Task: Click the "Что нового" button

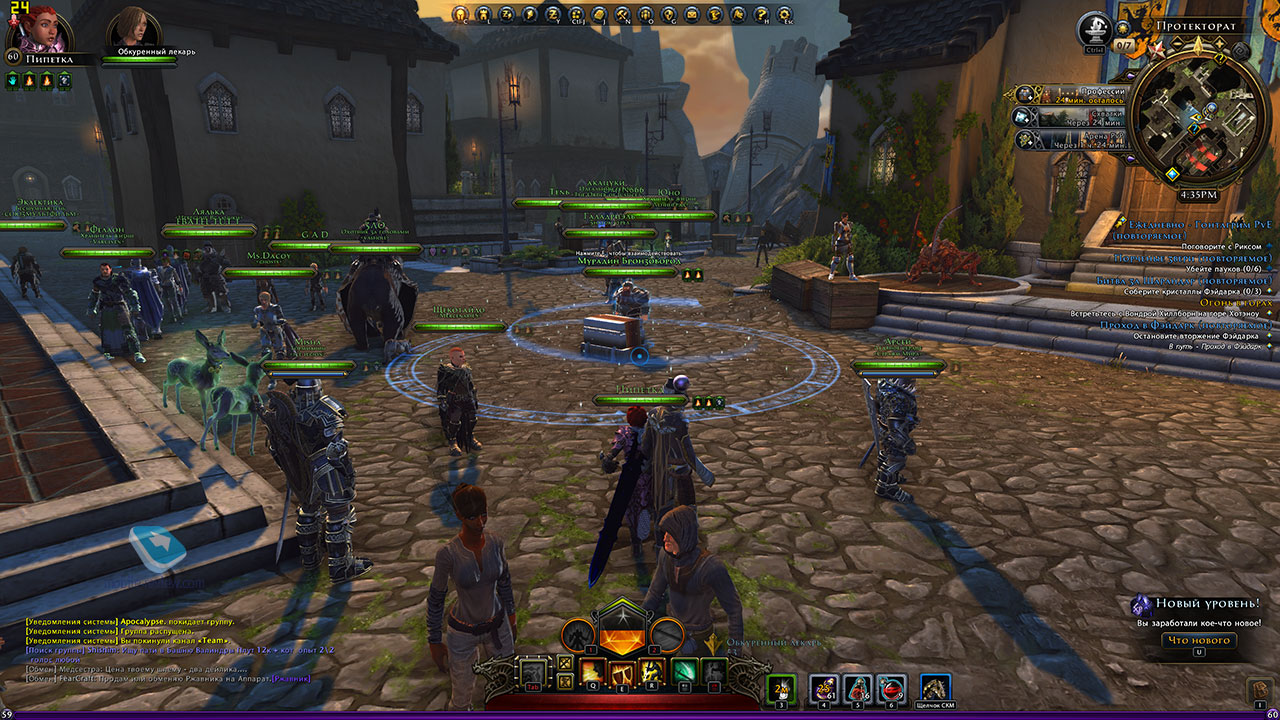Action: 1198,640
